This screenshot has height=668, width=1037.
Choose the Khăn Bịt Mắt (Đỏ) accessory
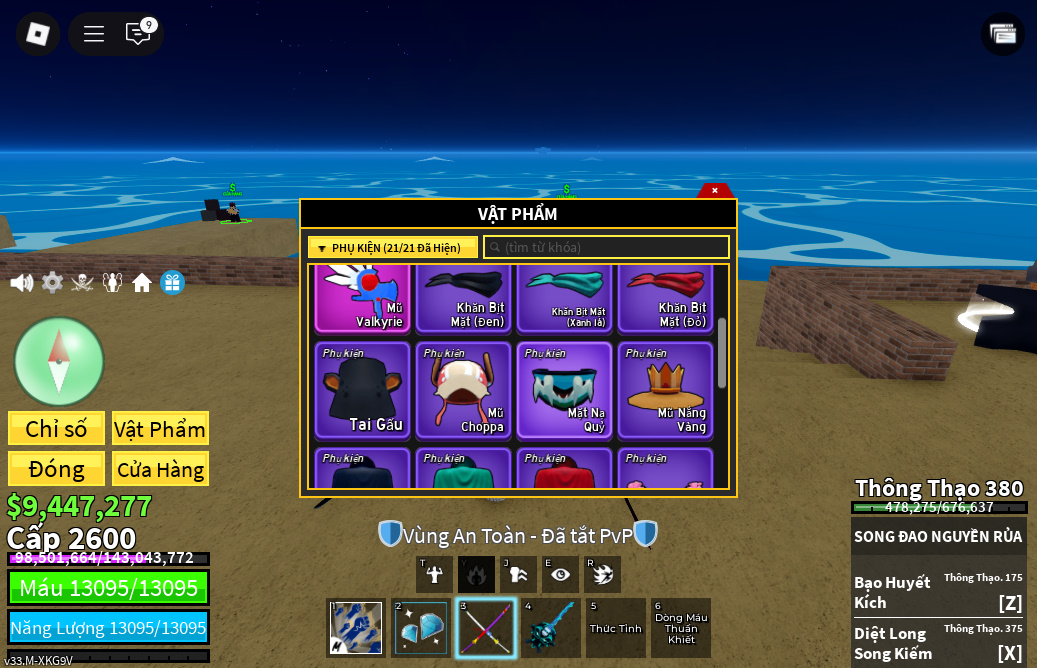click(666, 299)
